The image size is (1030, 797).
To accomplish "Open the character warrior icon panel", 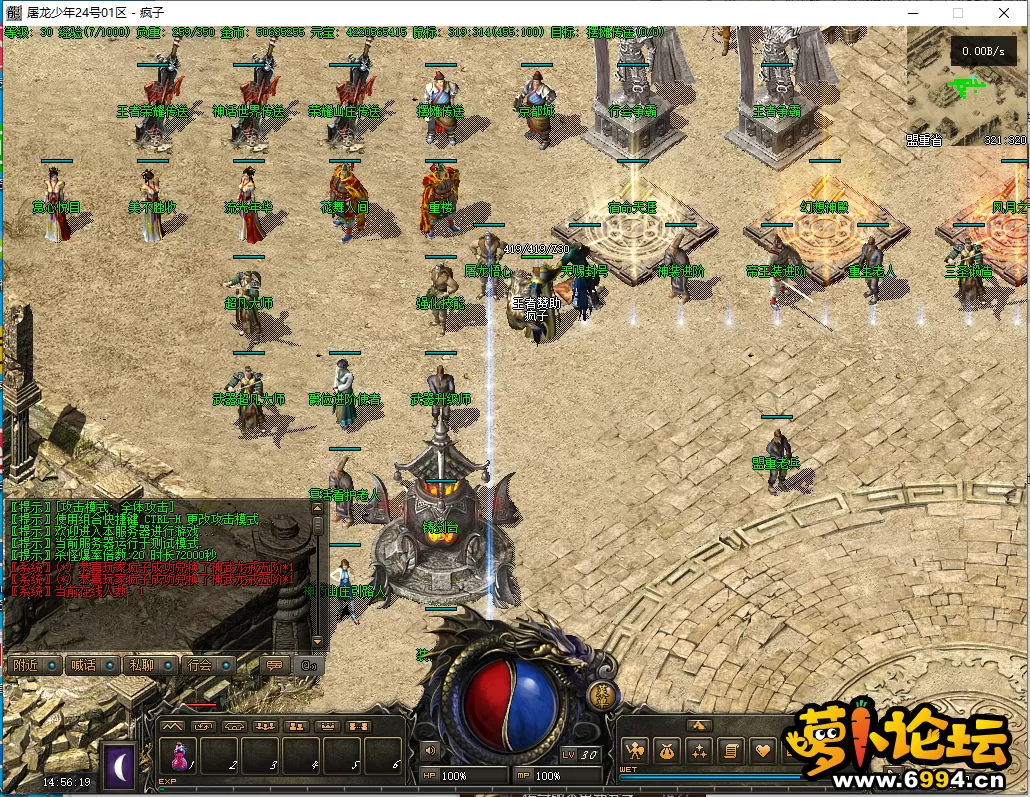I will 634,750.
